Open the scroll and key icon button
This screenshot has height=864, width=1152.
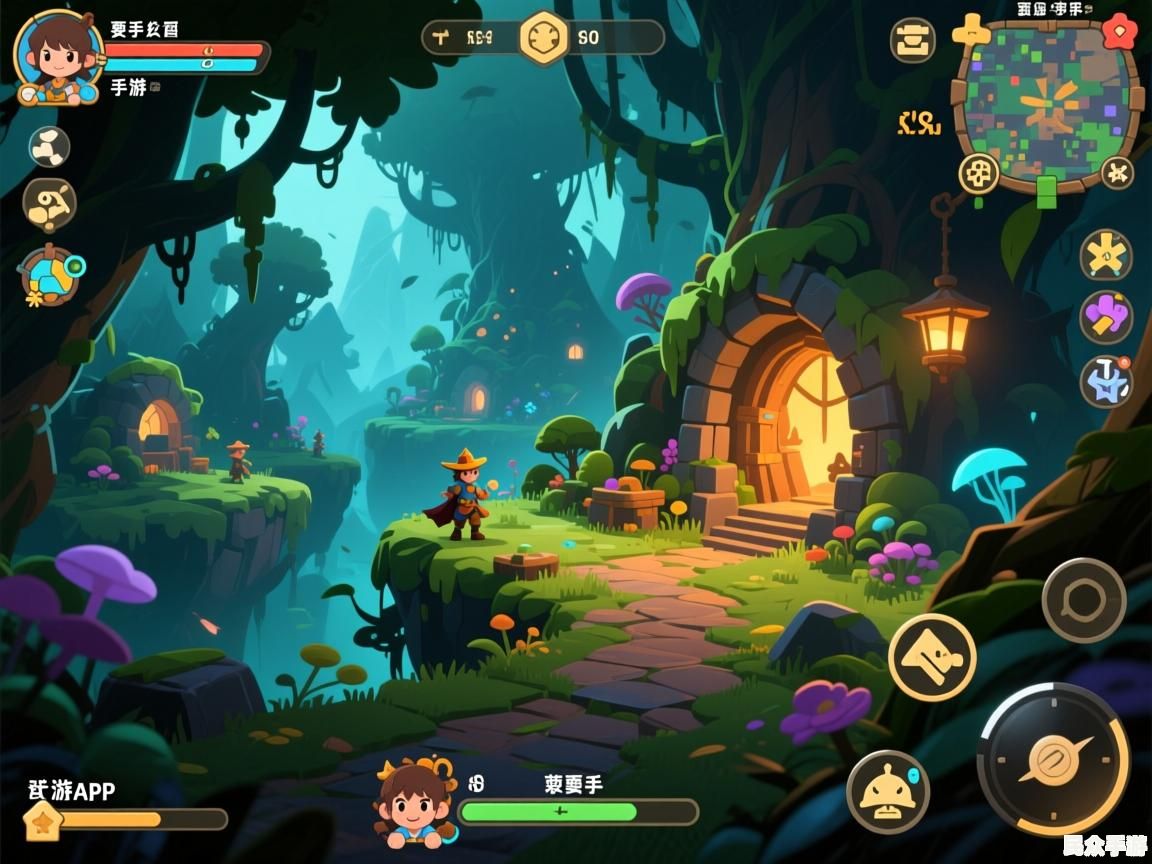pos(49,205)
